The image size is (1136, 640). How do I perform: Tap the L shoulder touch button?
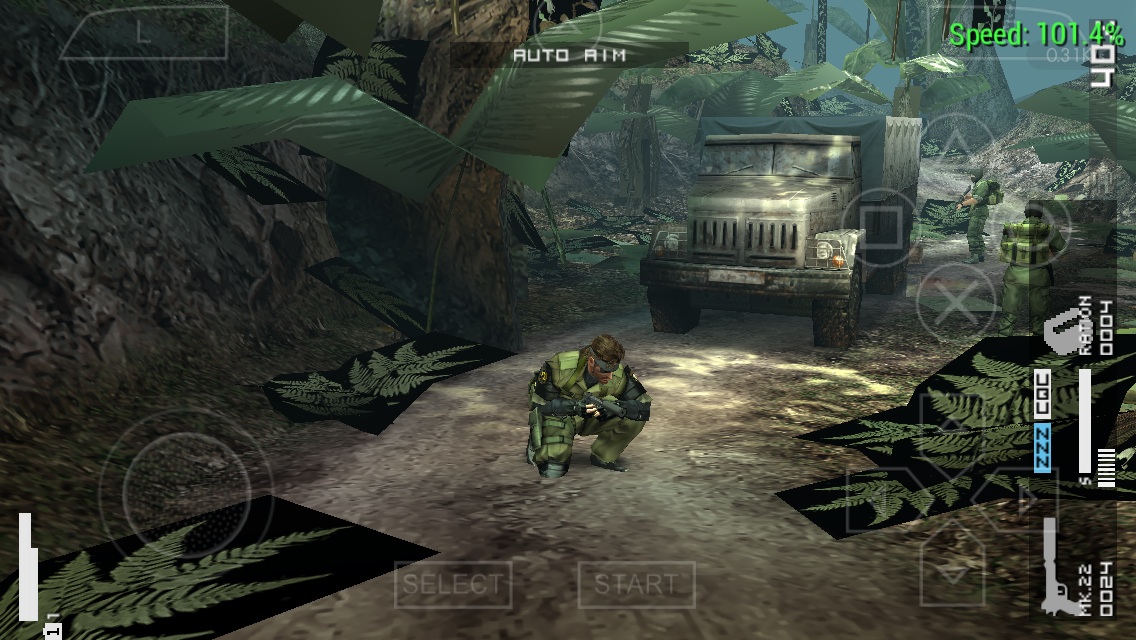click(143, 34)
